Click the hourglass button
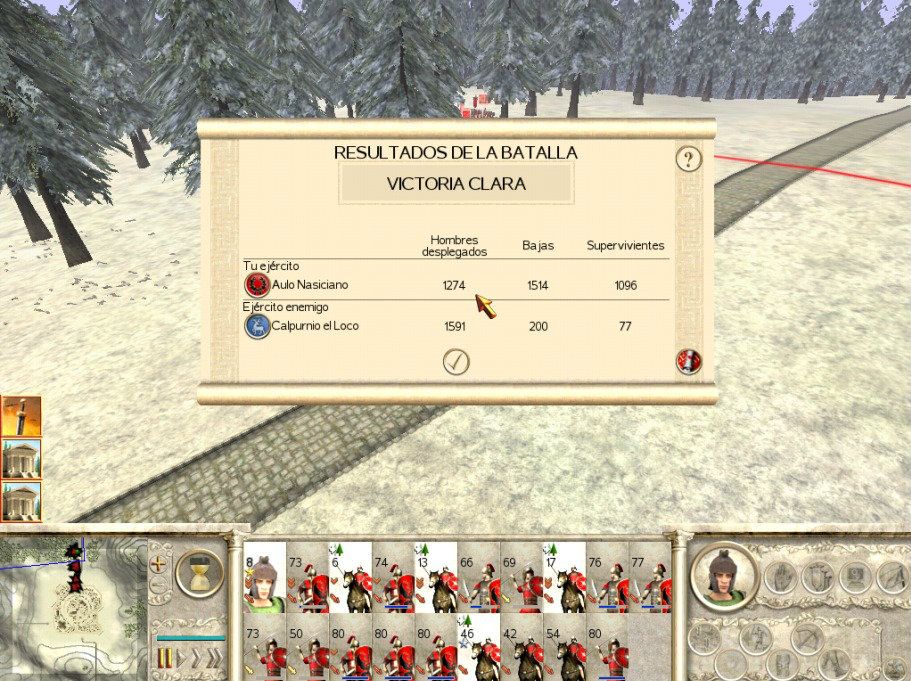Screen dimensions: 911x681 pyautogui.click(x=200, y=575)
